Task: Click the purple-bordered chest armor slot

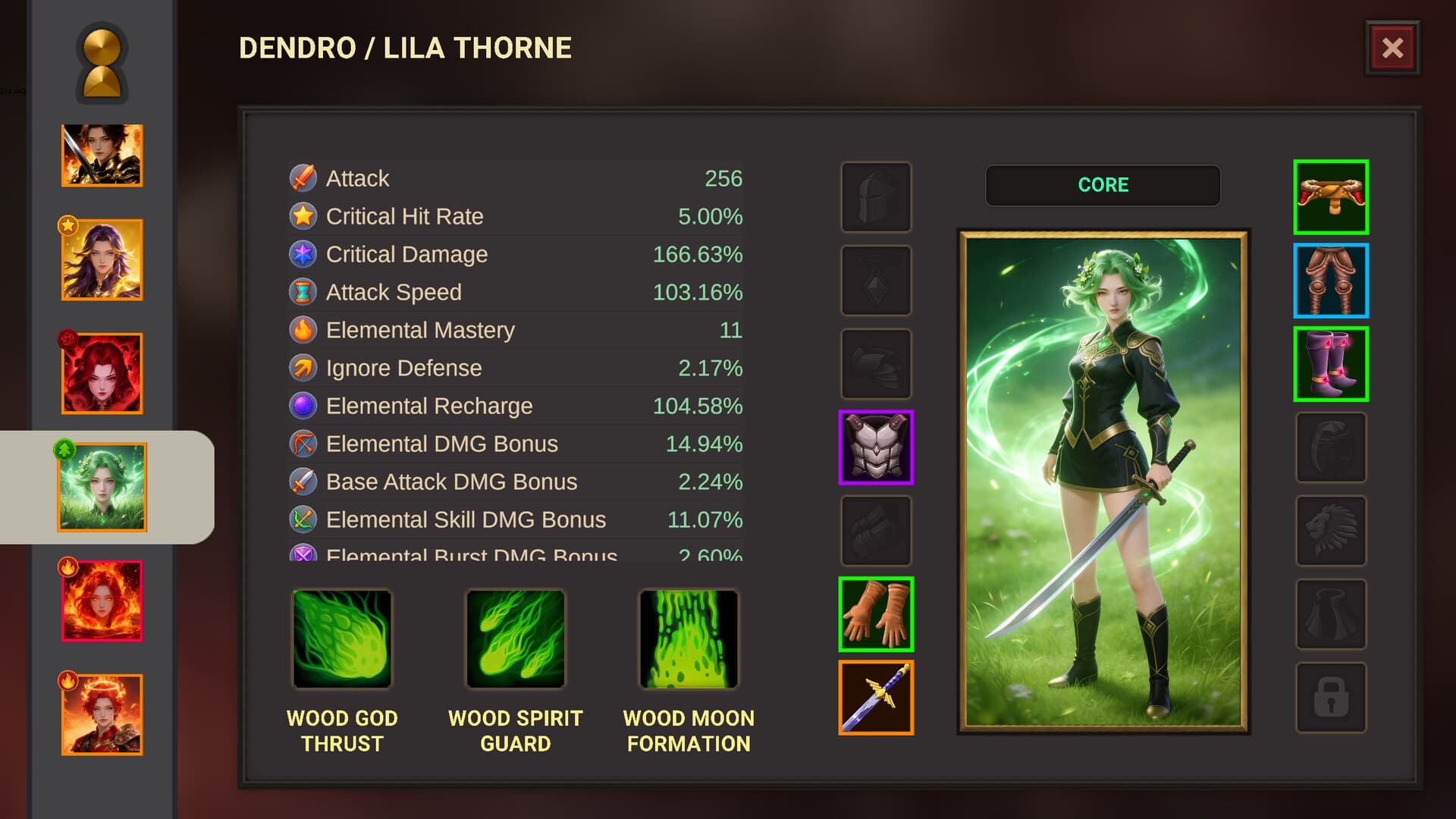Action: point(876,448)
